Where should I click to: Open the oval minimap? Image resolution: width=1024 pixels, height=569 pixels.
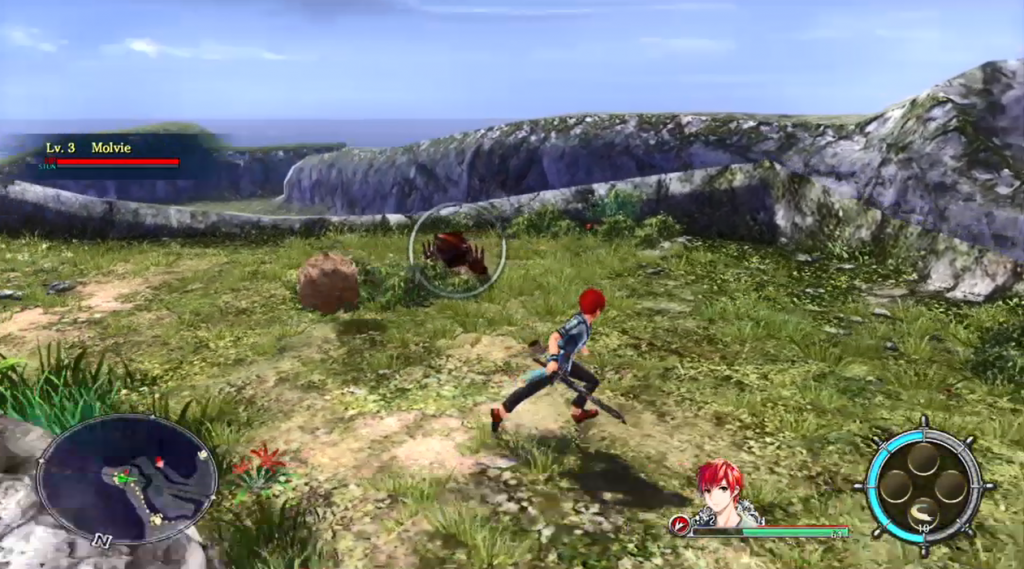tap(127, 478)
